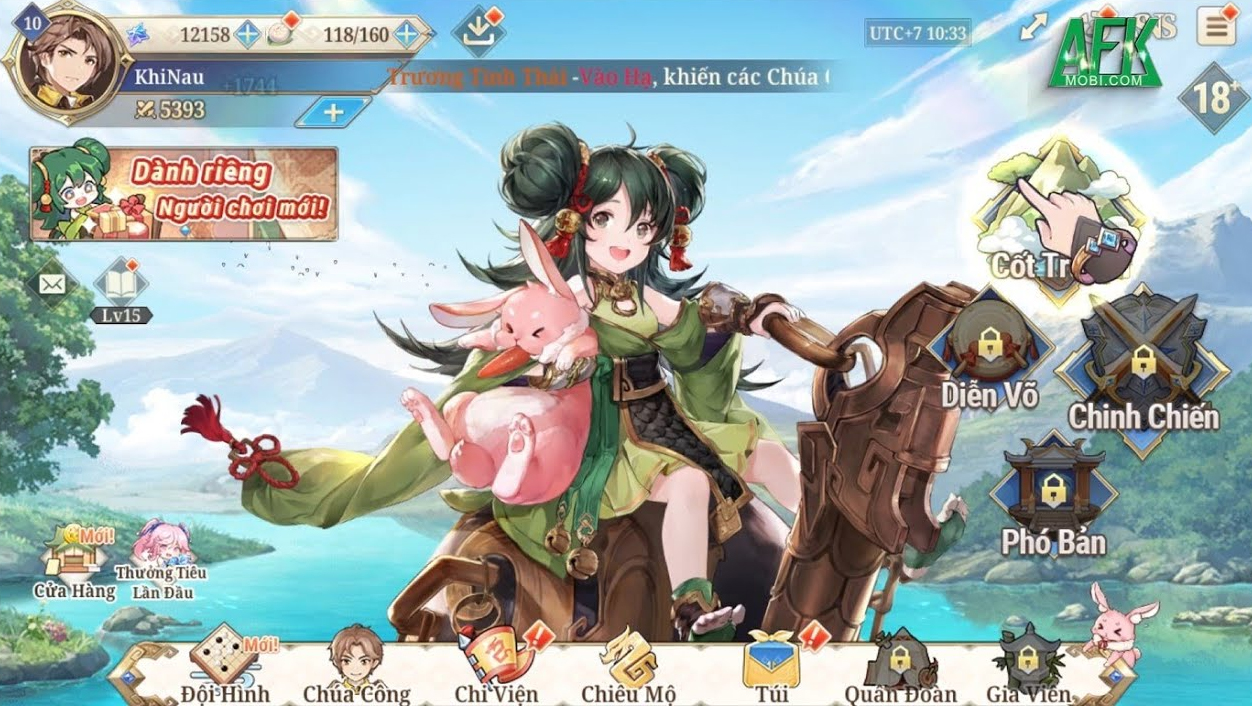
Task: Open the Lv15 book icon
Action: coord(121,286)
